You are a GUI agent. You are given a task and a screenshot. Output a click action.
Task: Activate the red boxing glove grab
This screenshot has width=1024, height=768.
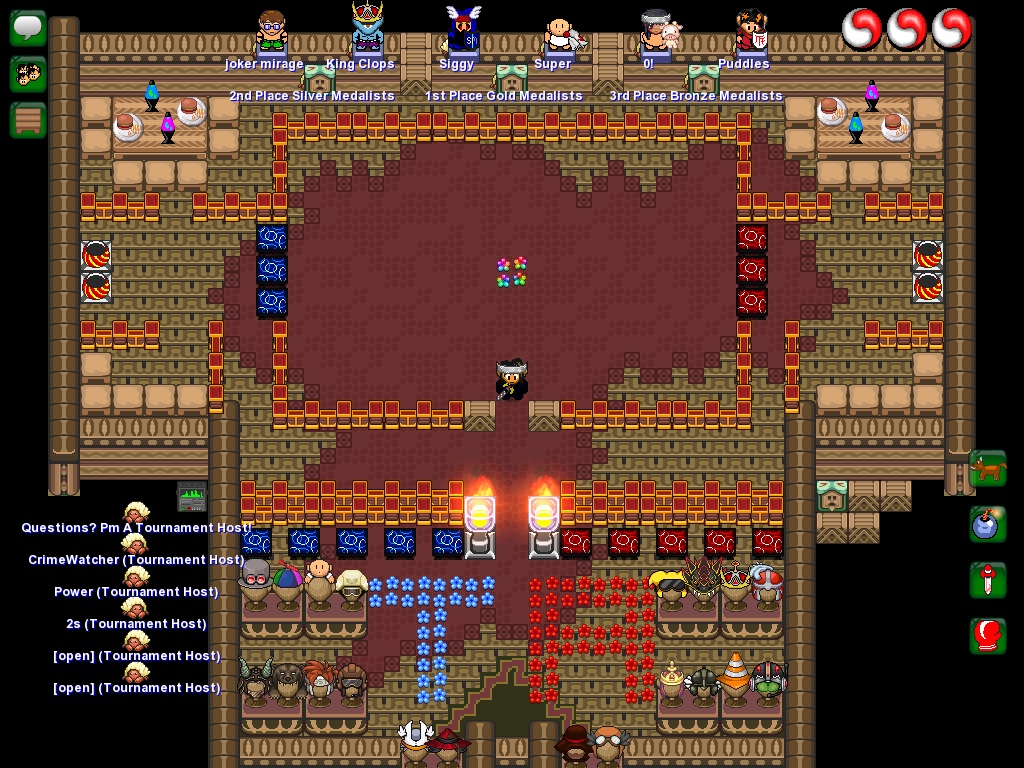987,636
